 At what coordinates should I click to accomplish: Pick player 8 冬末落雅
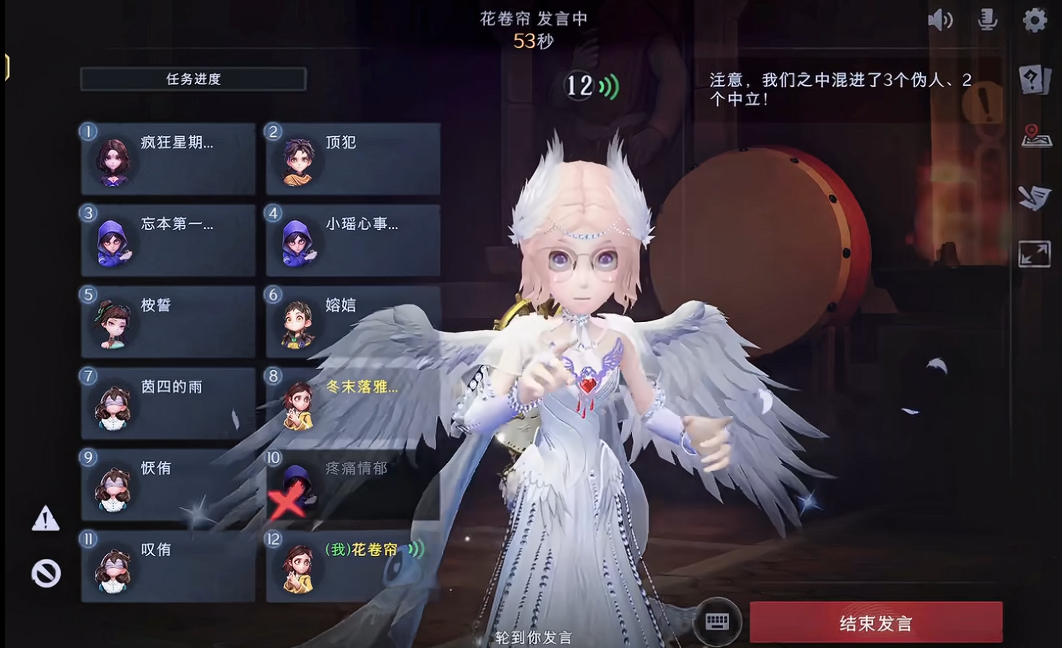tap(353, 403)
